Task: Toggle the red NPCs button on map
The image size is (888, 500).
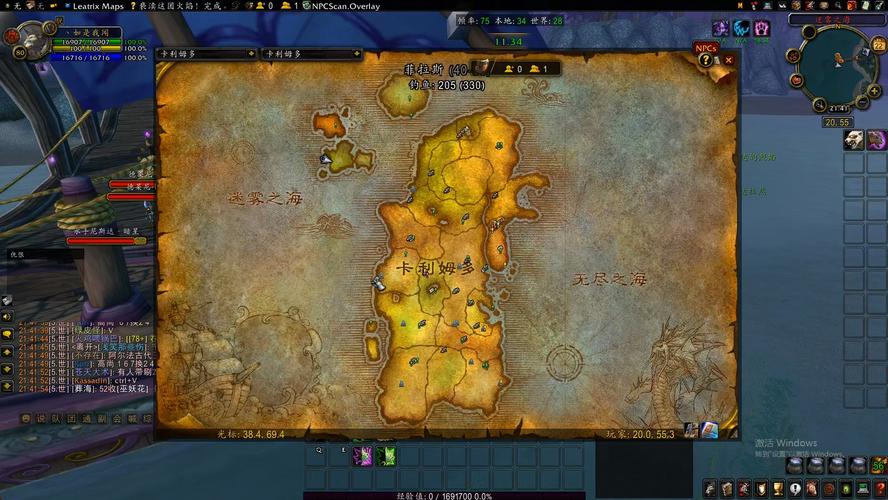Action: [x=706, y=47]
